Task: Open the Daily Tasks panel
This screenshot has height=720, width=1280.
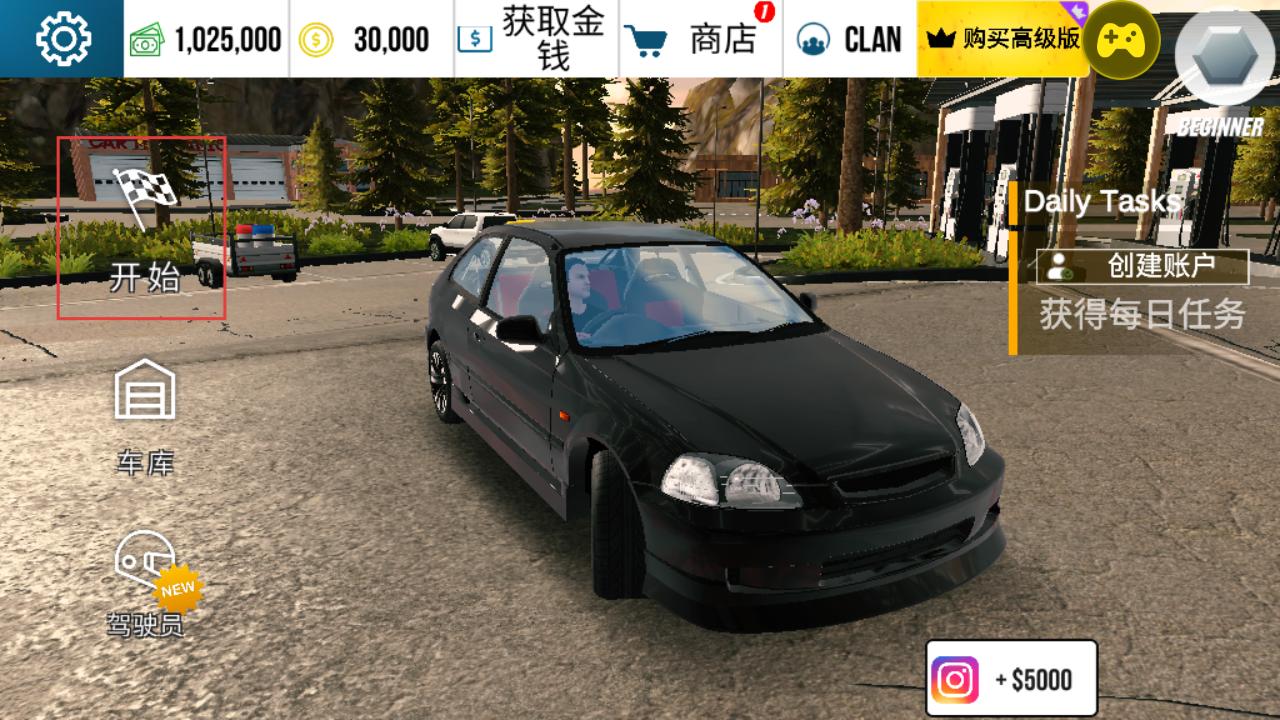Action: tap(1102, 202)
